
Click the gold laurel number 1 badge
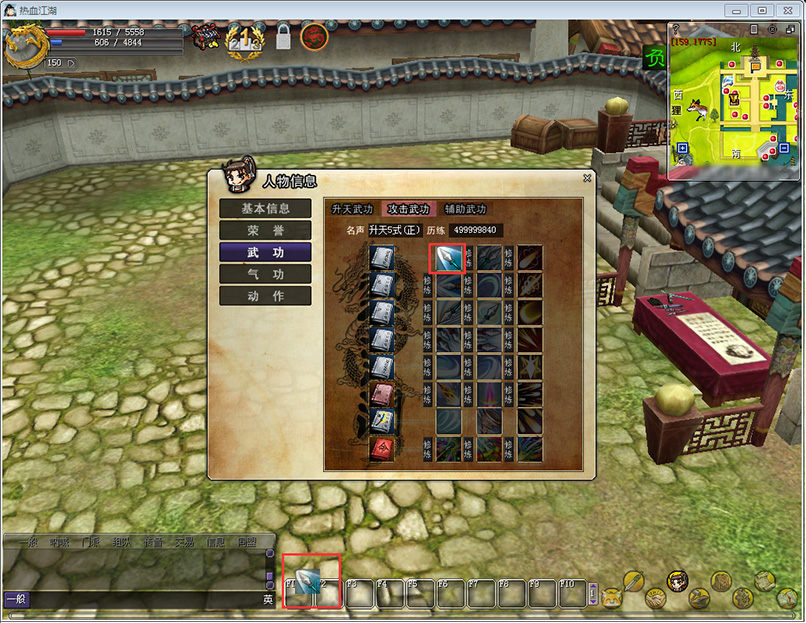[x=244, y=41]
